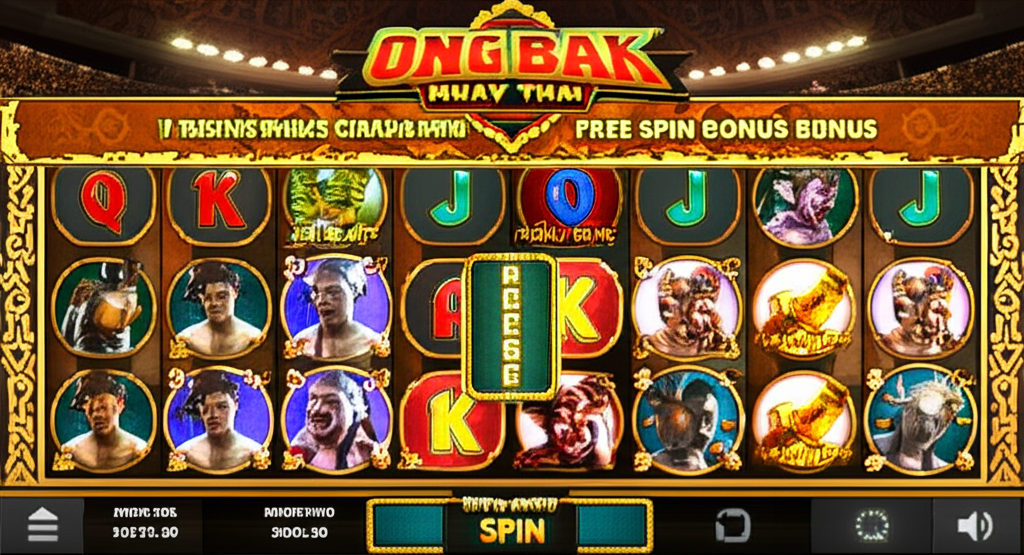The width and height of the screenshot is (1024, 555).
Task: Spin the reels with the SPIN button
Action: pos(511,529)
